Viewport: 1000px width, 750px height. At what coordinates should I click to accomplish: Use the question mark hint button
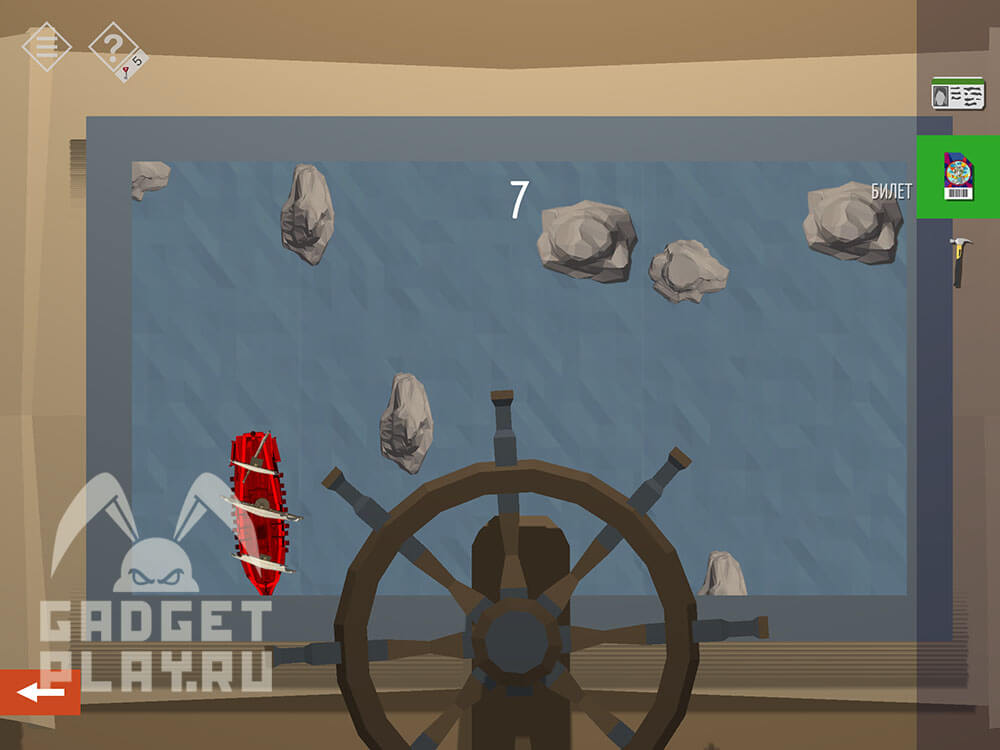tap(113, 47)
